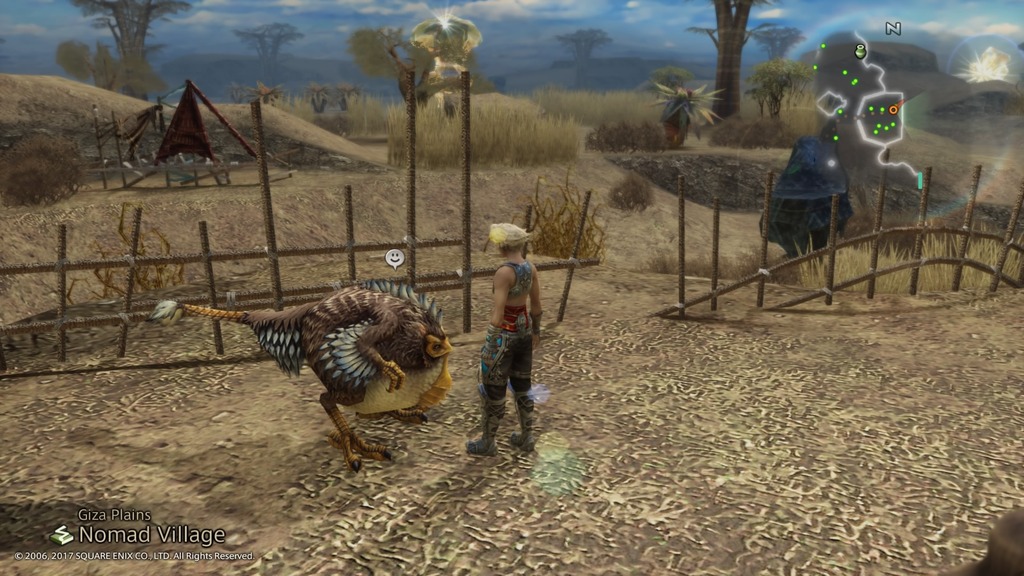Click the smiley talk icon above the chocobo
Viewport: 1024px width, 576px height.
(x=395, y=259)
